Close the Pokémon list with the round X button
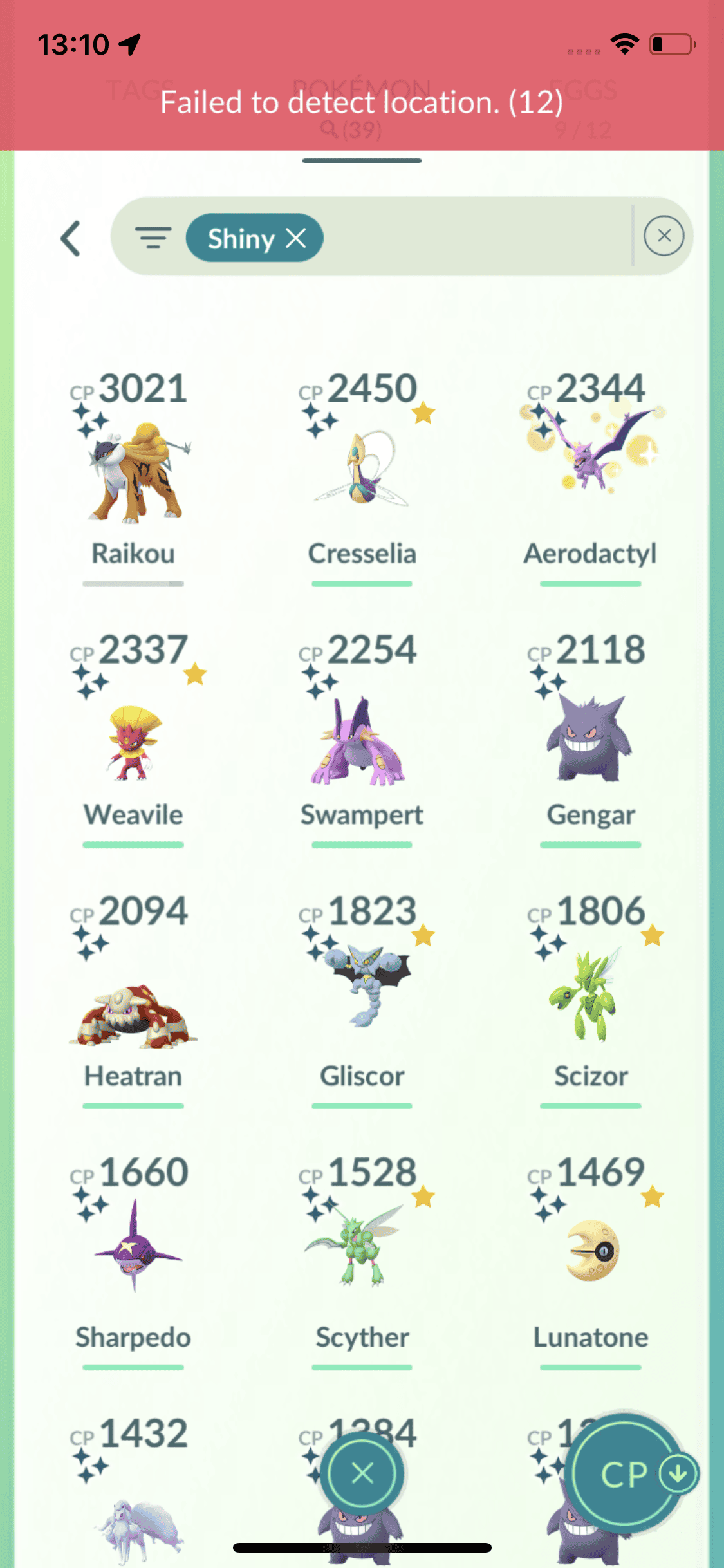724x1568 pixels. 362,1473
